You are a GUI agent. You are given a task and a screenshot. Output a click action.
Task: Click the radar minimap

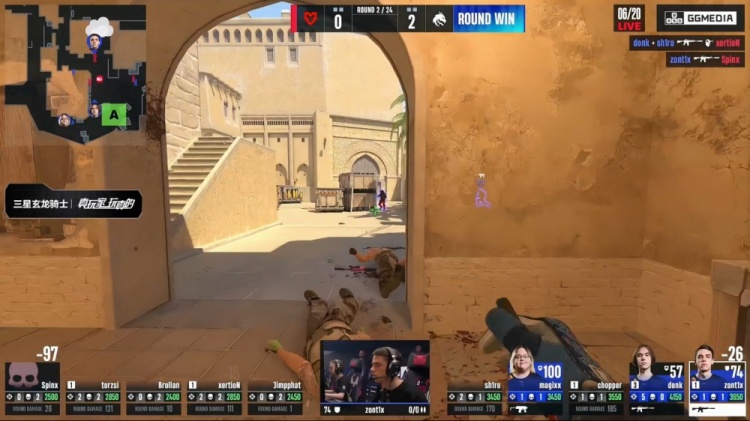(x=75, y=72)
